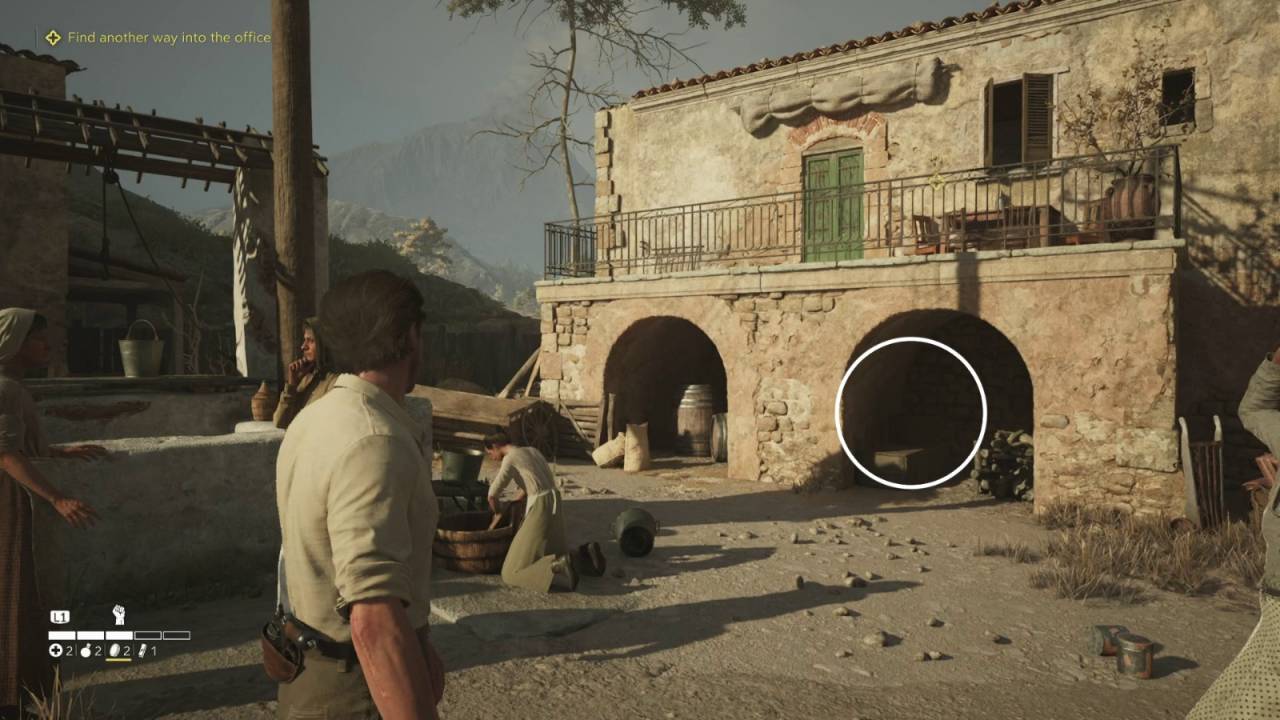Click the yellow objective marker on the balcony
The height and width of the screenshot is (720, 1280).
(937, 181)
